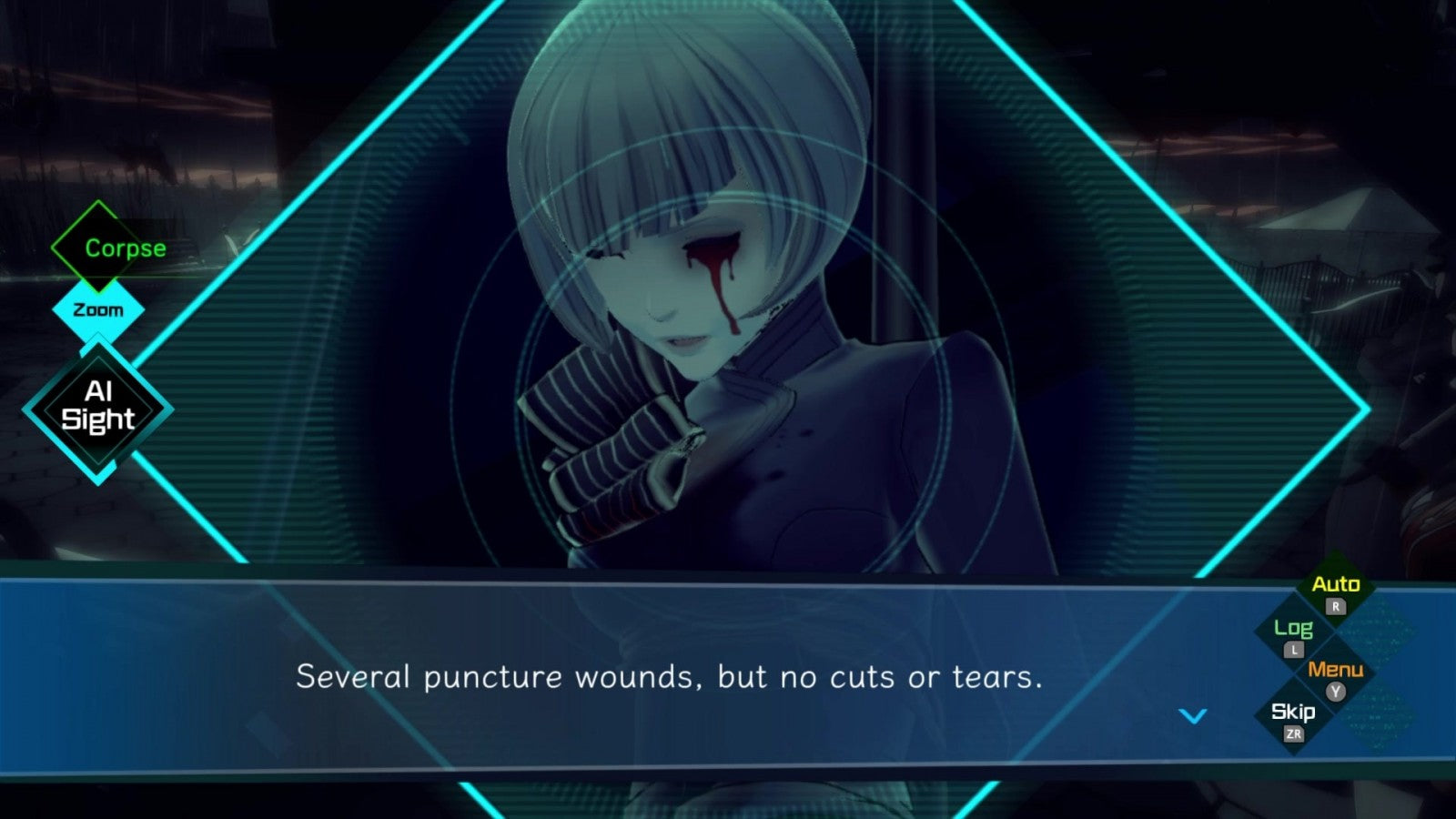This screenshot has width=1456, height=819.
Task: Enable Skip mode with the ZR indicator
Action: pos(1295,735)
